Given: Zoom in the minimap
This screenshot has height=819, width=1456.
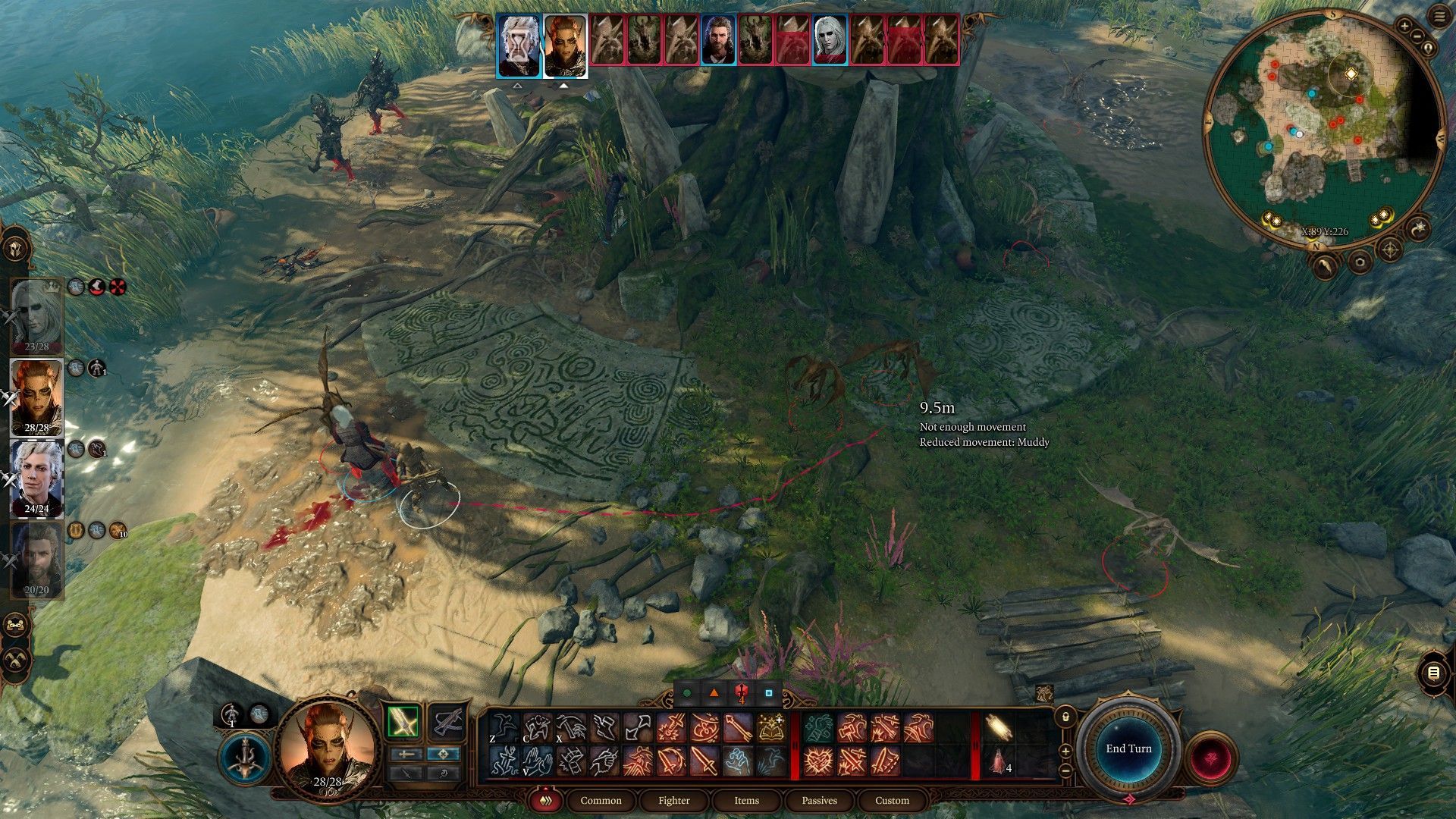Looking at the screenshot, I should pyautogui.click(x=1404, y=27).
